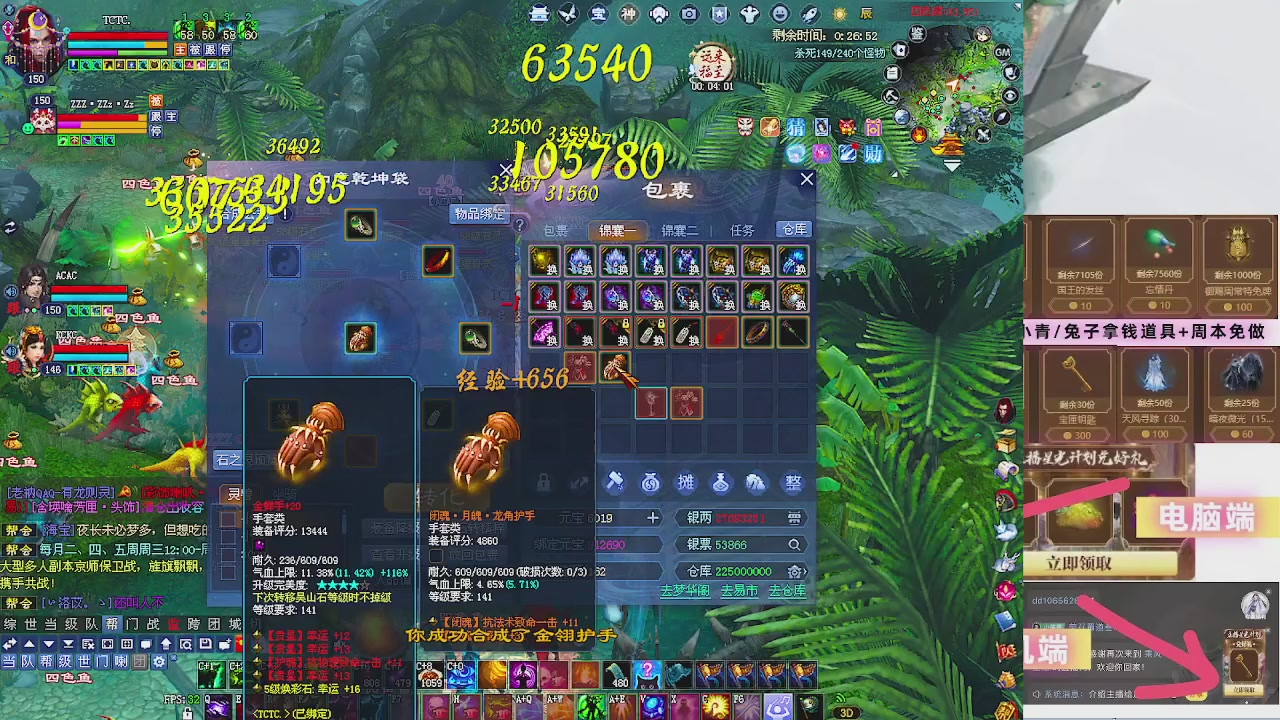Collapse the minimap using the down arrow
The height and width of the screenshot is (720, 1280).
pyautogui.click(x=952, y=165)
